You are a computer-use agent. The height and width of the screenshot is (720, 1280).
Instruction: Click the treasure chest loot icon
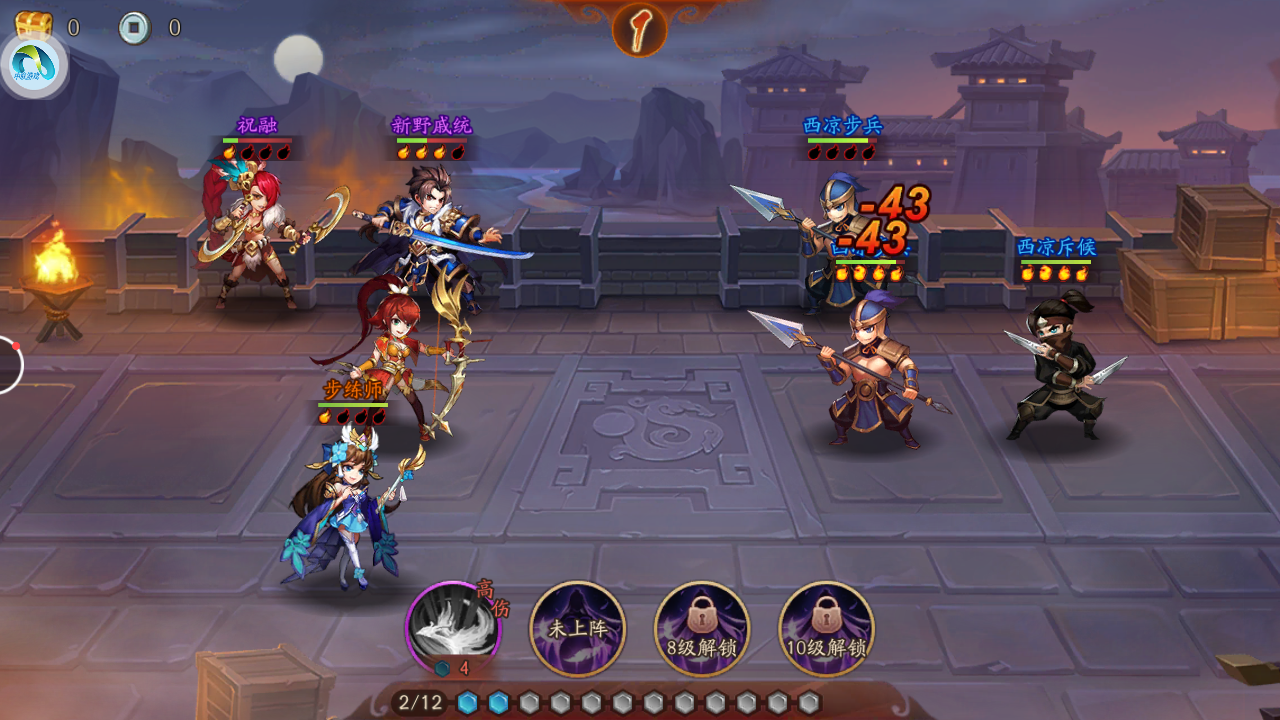tap(33, 26)
